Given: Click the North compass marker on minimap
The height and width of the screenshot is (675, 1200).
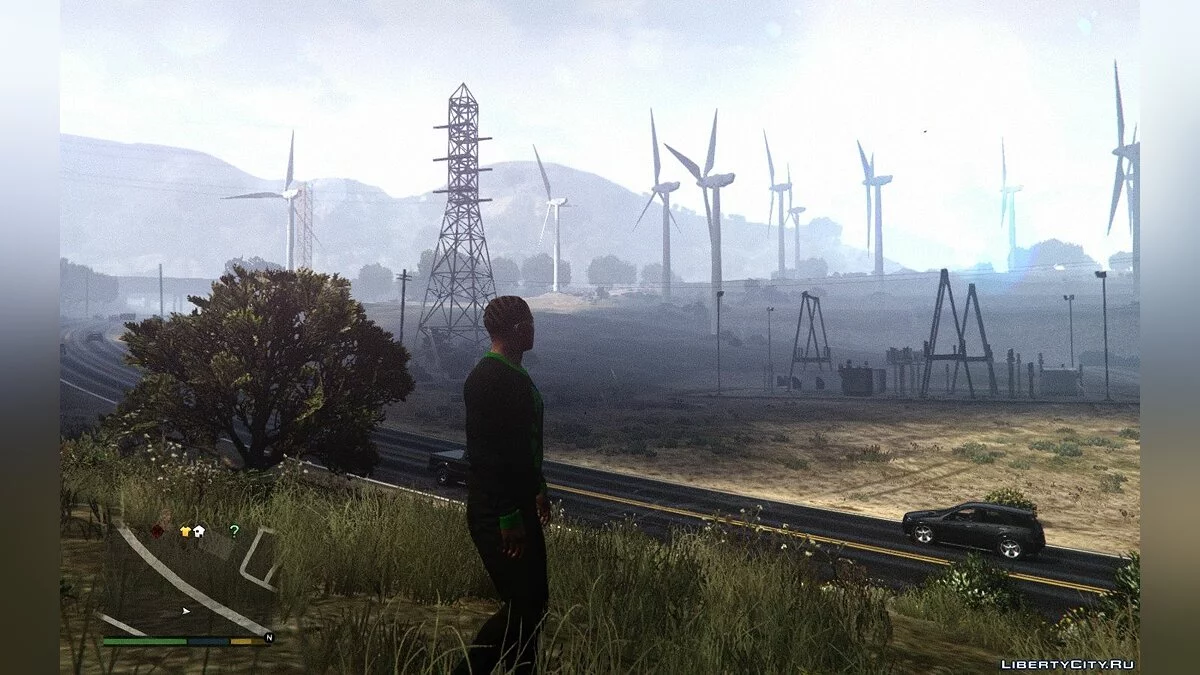Looking at the screenshot, I should pos(268,637).
